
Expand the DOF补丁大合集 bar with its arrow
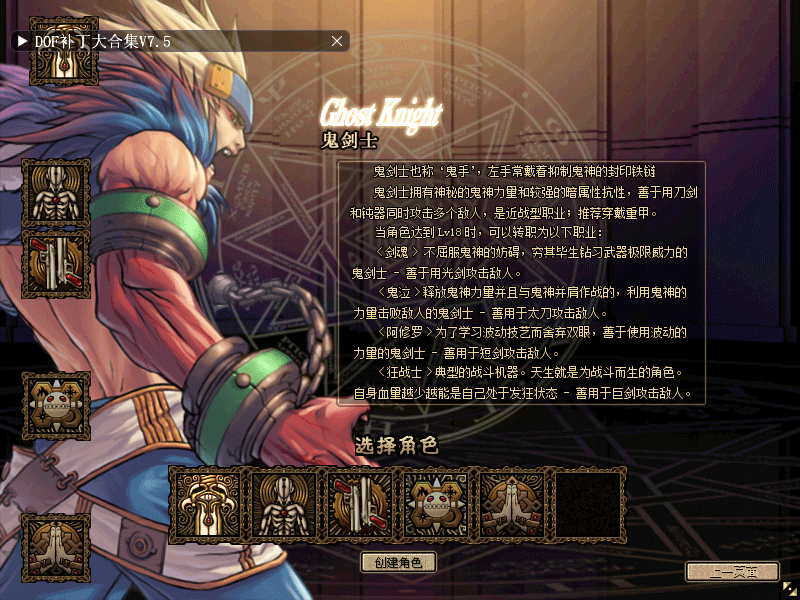(x=21, y=41)
